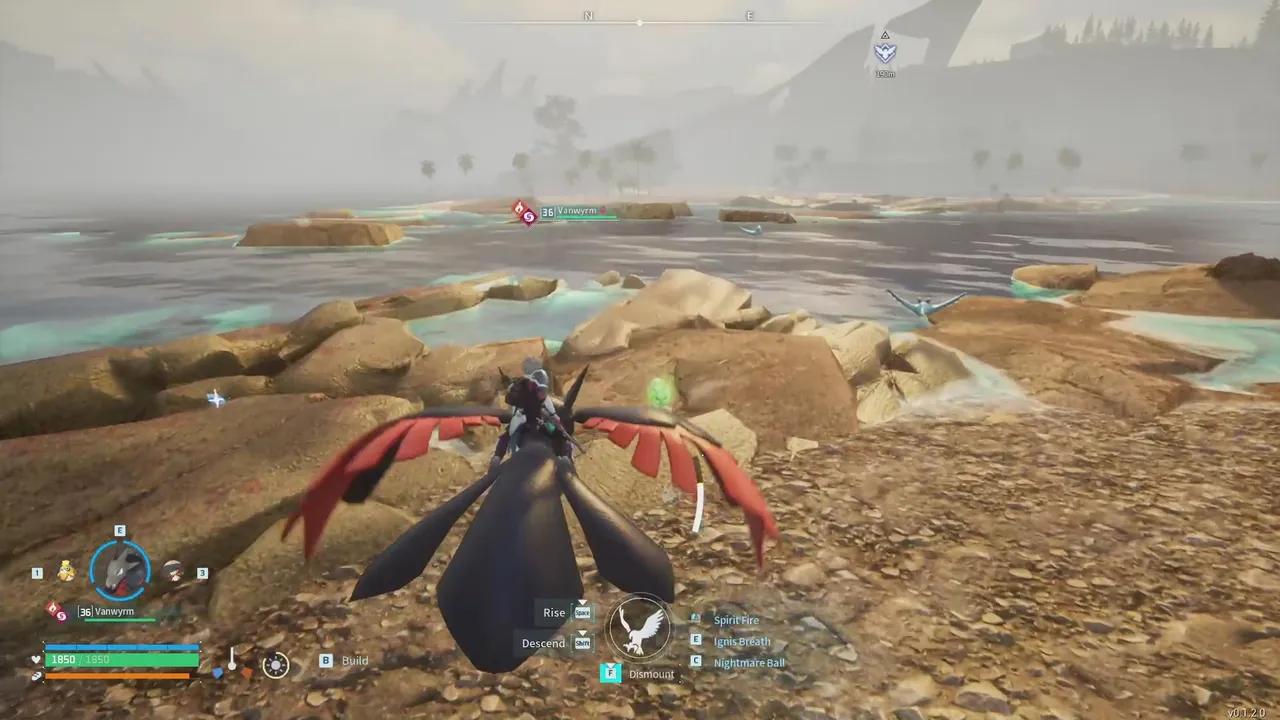Screen dimensions: 1280x720
Task: Click the Dismount action label
Action: 651,674
